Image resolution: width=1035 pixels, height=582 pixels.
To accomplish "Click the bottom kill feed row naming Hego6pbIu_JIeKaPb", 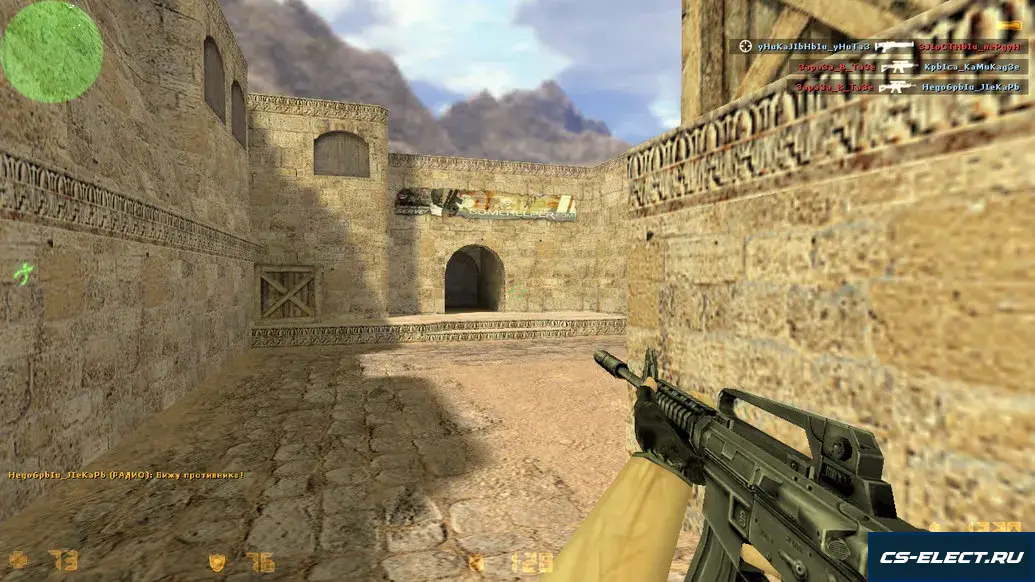I will (x=911, y=87).
